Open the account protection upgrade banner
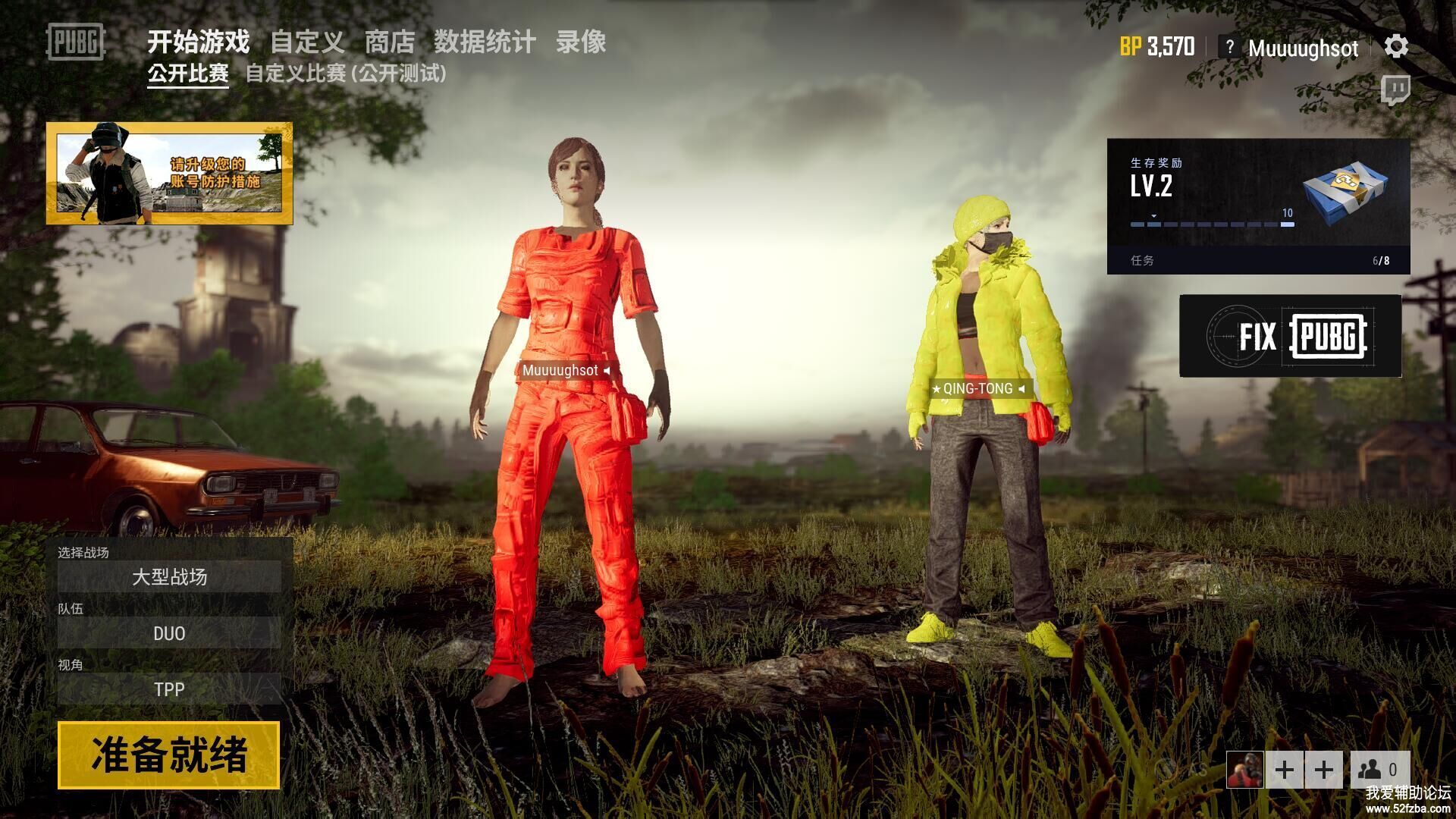 (x=169, y=173)
